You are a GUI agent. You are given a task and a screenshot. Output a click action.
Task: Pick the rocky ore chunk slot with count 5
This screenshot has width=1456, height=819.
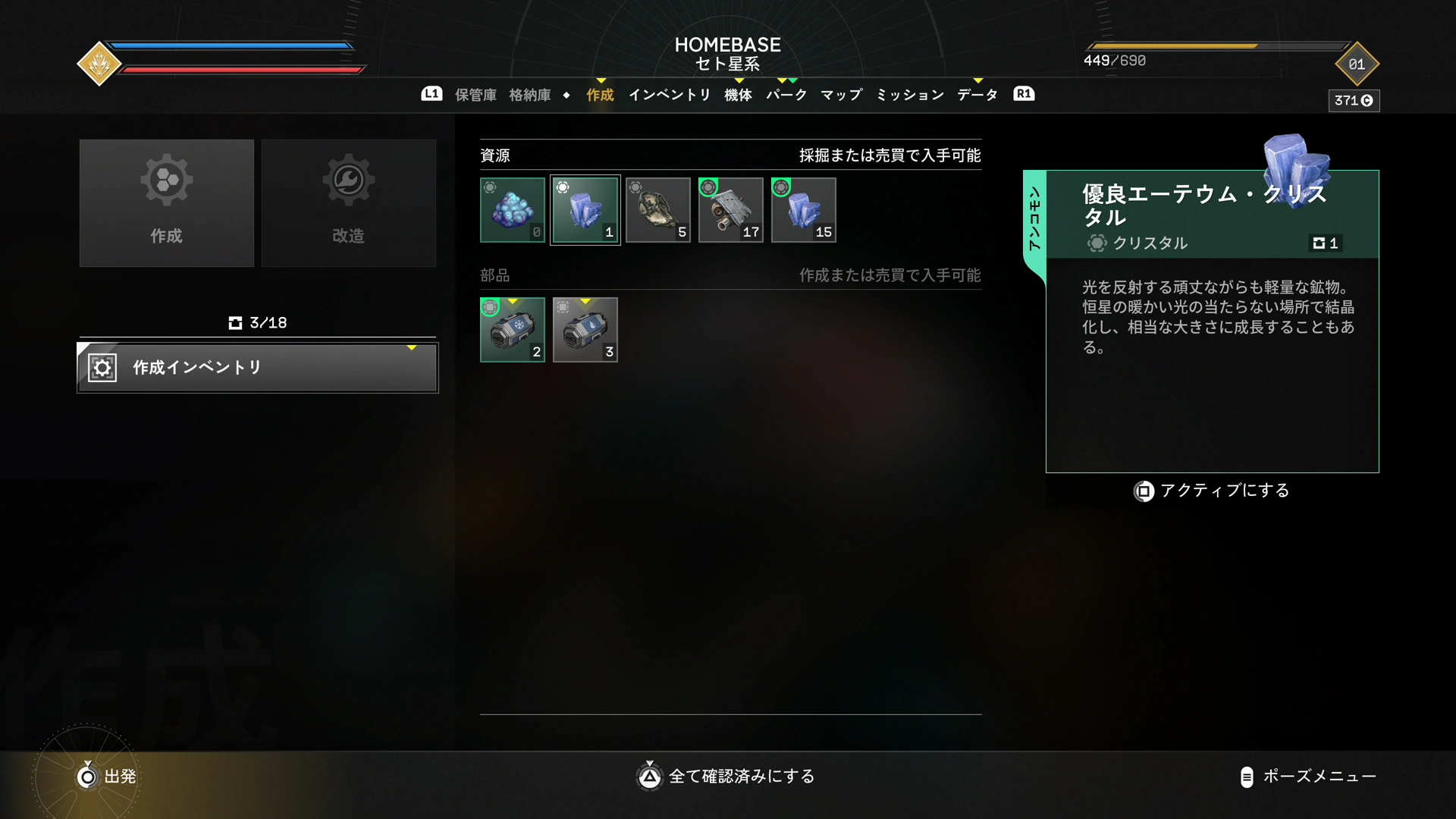658,210
